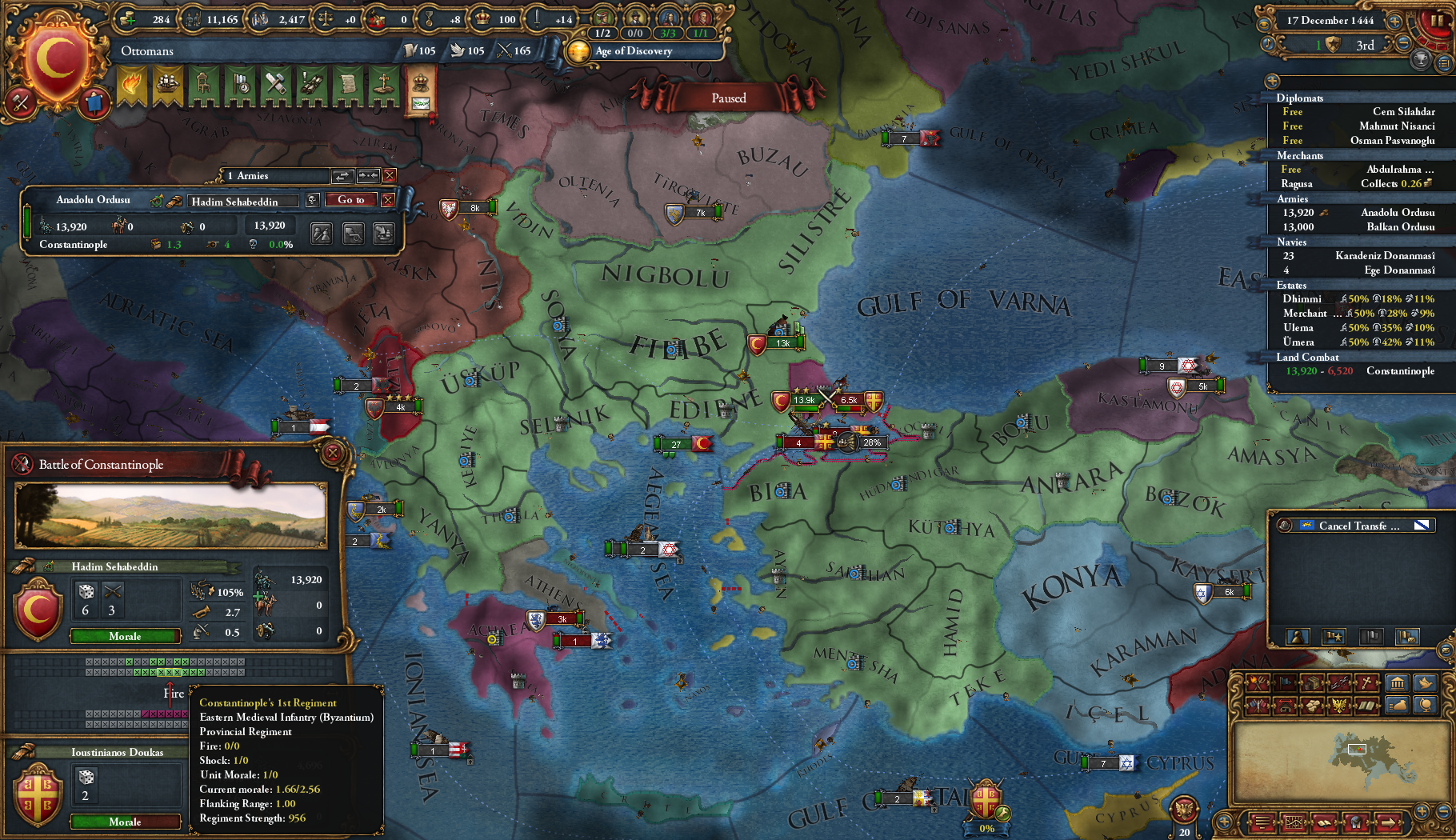This screenshot has width=1456, height=840.
Task: Unpause the game by clicking the Paused banner
Action: 728,98
